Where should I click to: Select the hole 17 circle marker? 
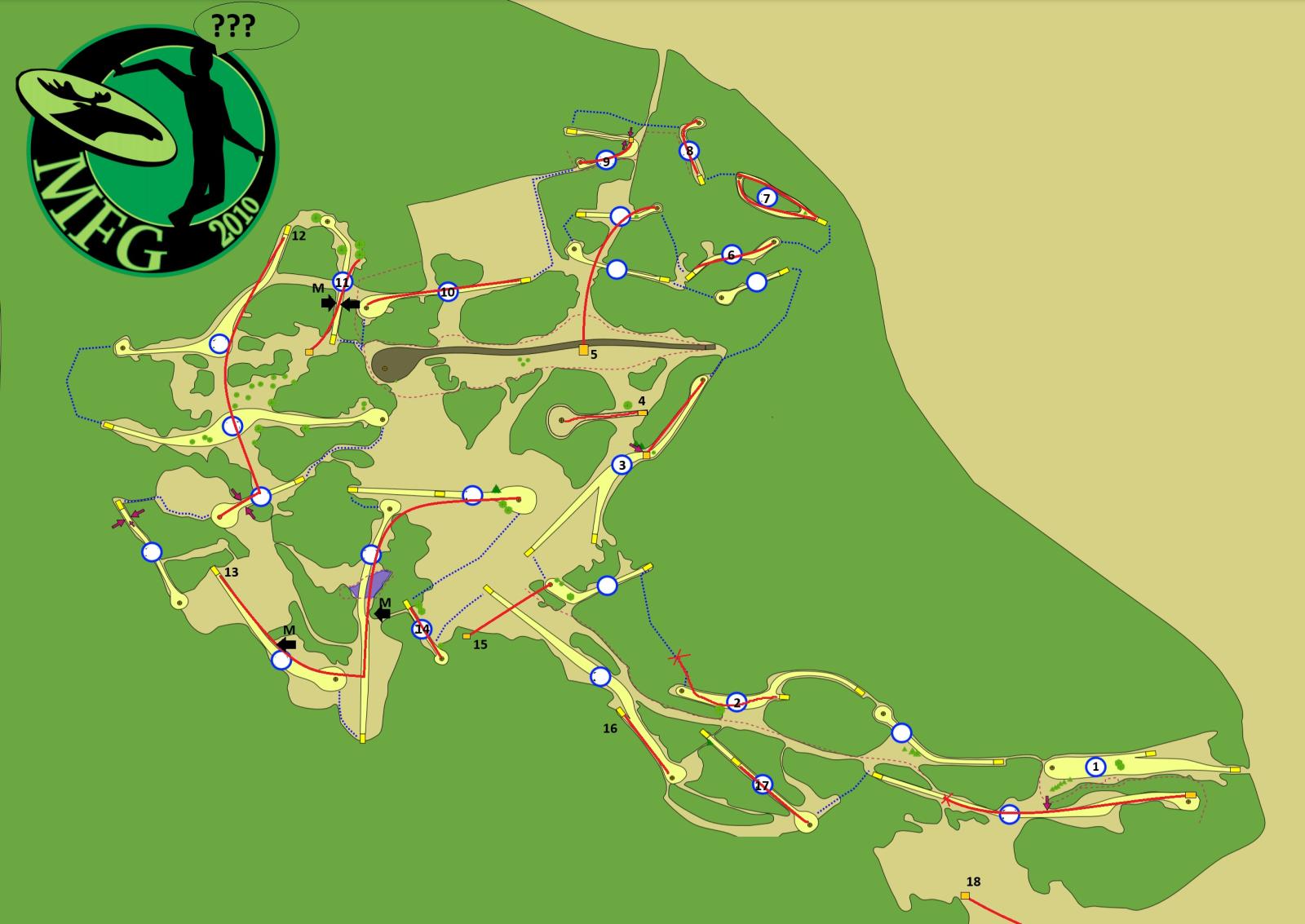(x=762, y=785)
